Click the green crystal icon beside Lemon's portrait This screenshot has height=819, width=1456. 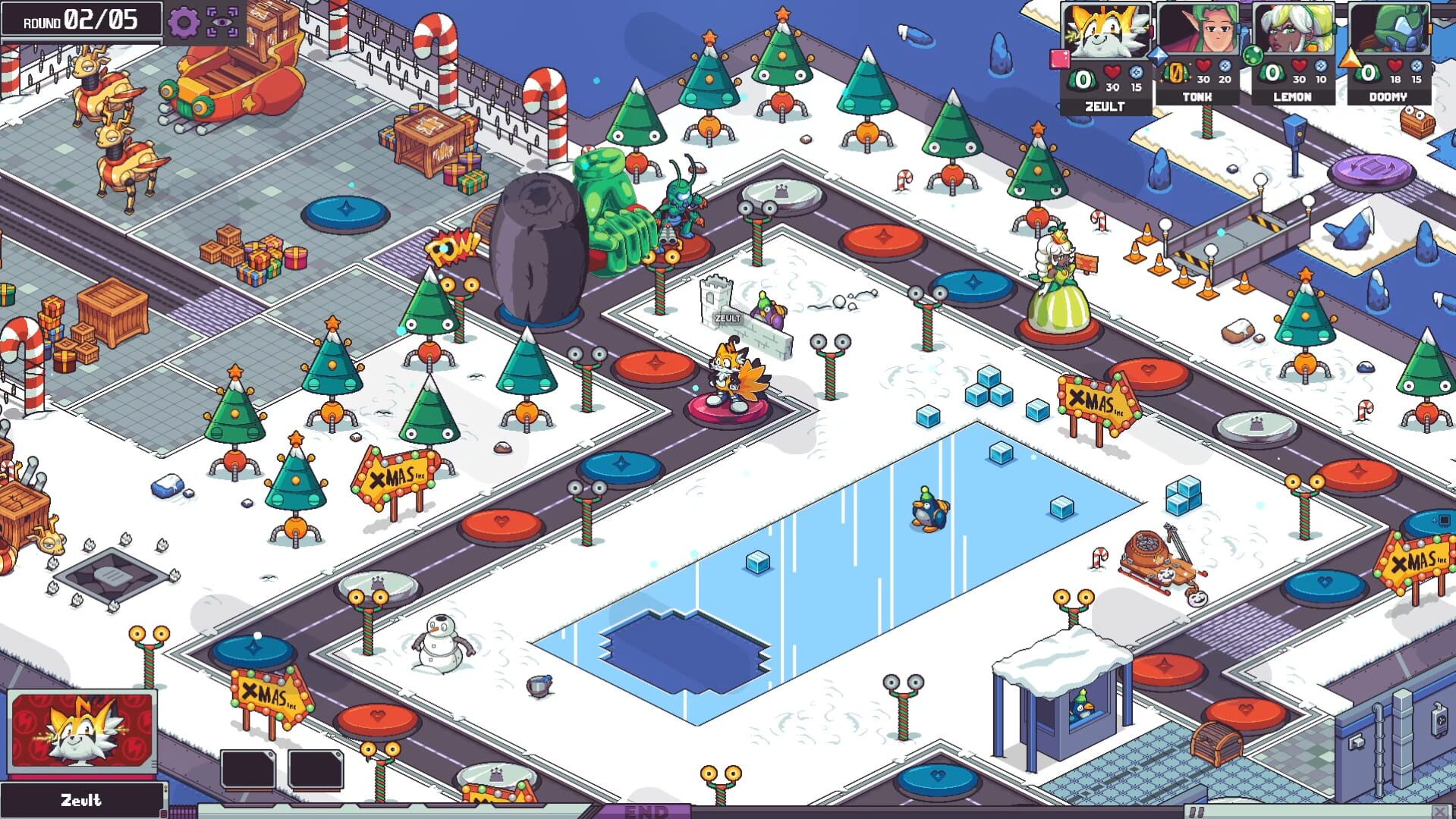[1253, 55]
